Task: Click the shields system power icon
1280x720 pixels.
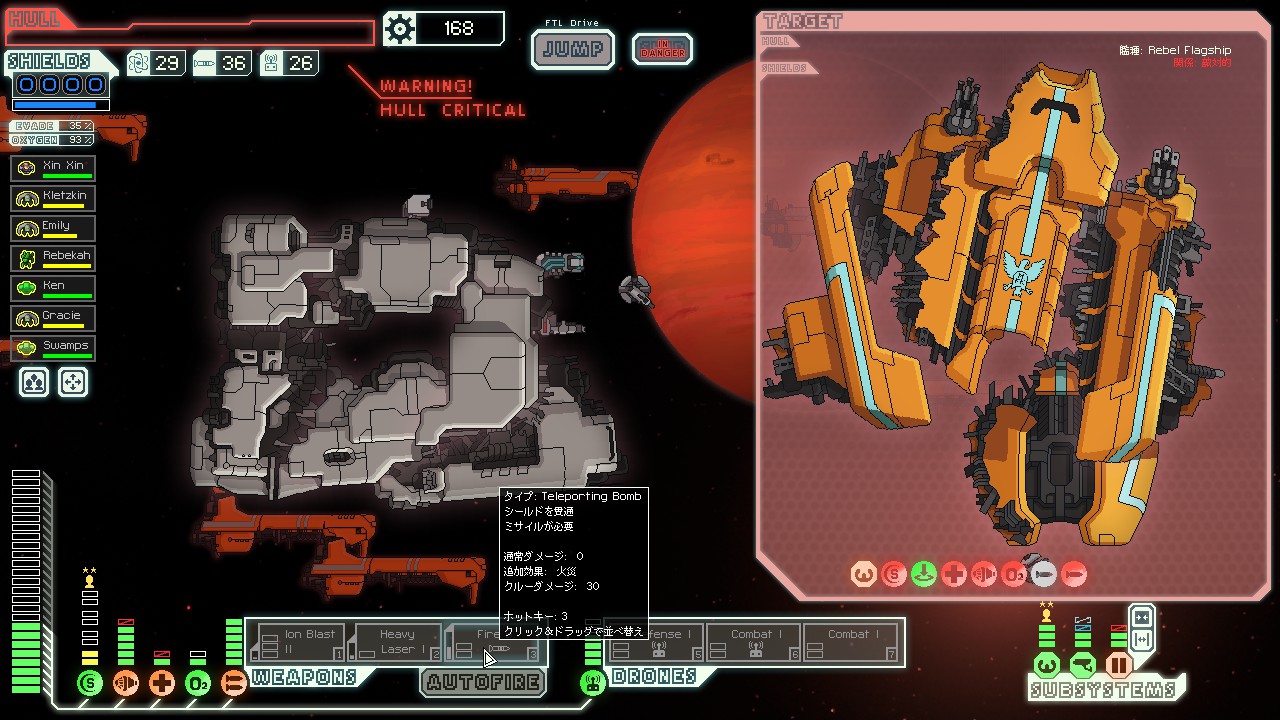Action: pyautogui.click(x=90, y=684)
